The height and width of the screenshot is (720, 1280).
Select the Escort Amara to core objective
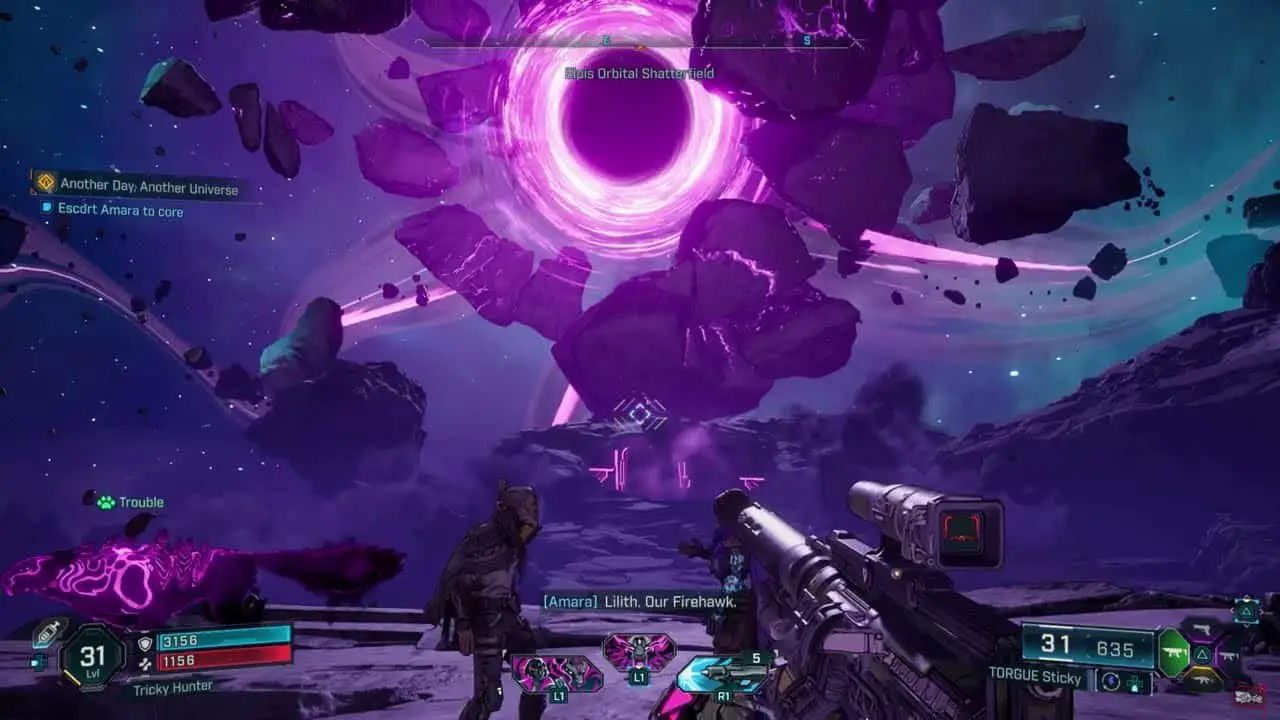121,210
